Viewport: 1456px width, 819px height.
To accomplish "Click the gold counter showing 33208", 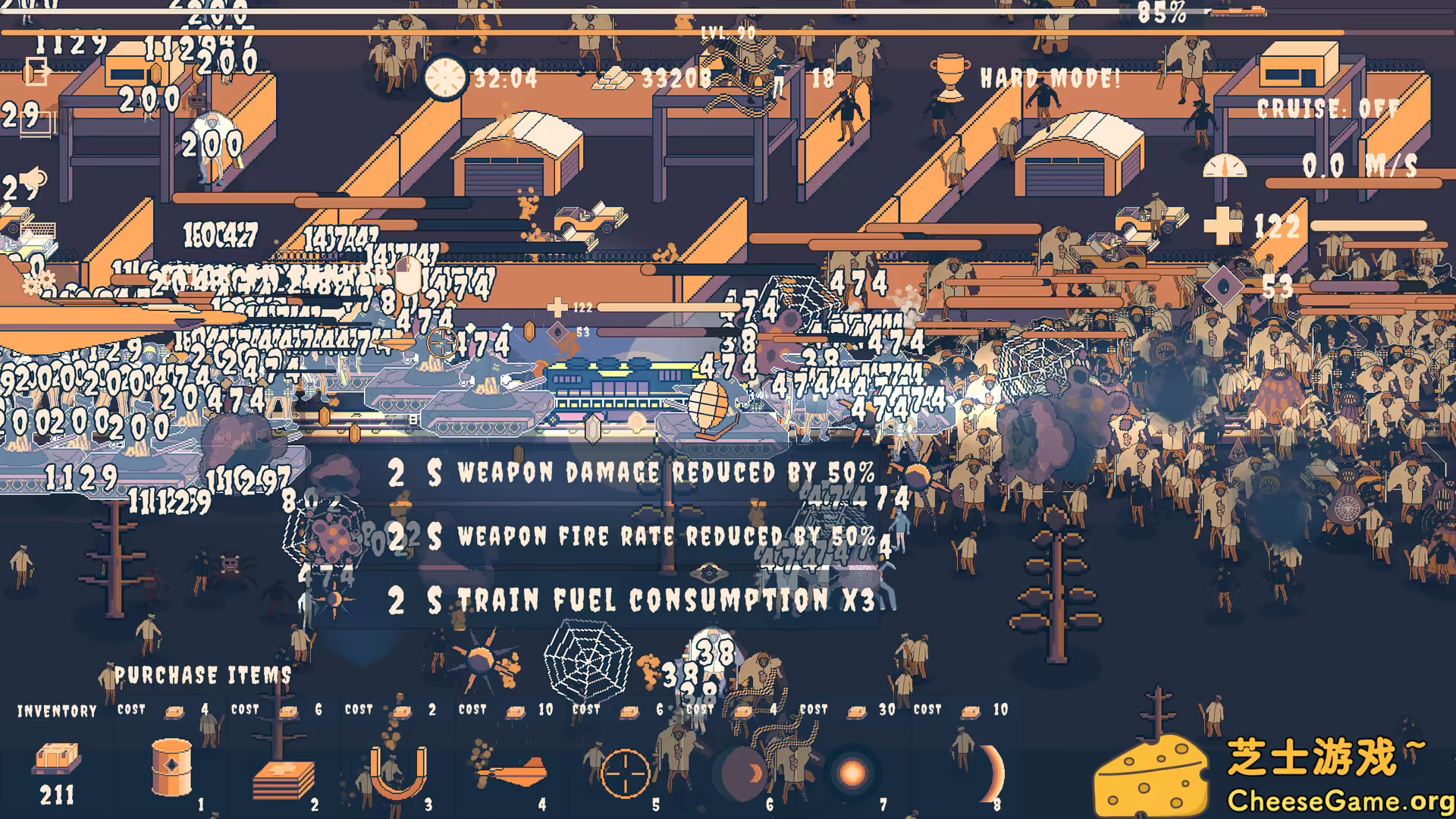I will point(675,78).
